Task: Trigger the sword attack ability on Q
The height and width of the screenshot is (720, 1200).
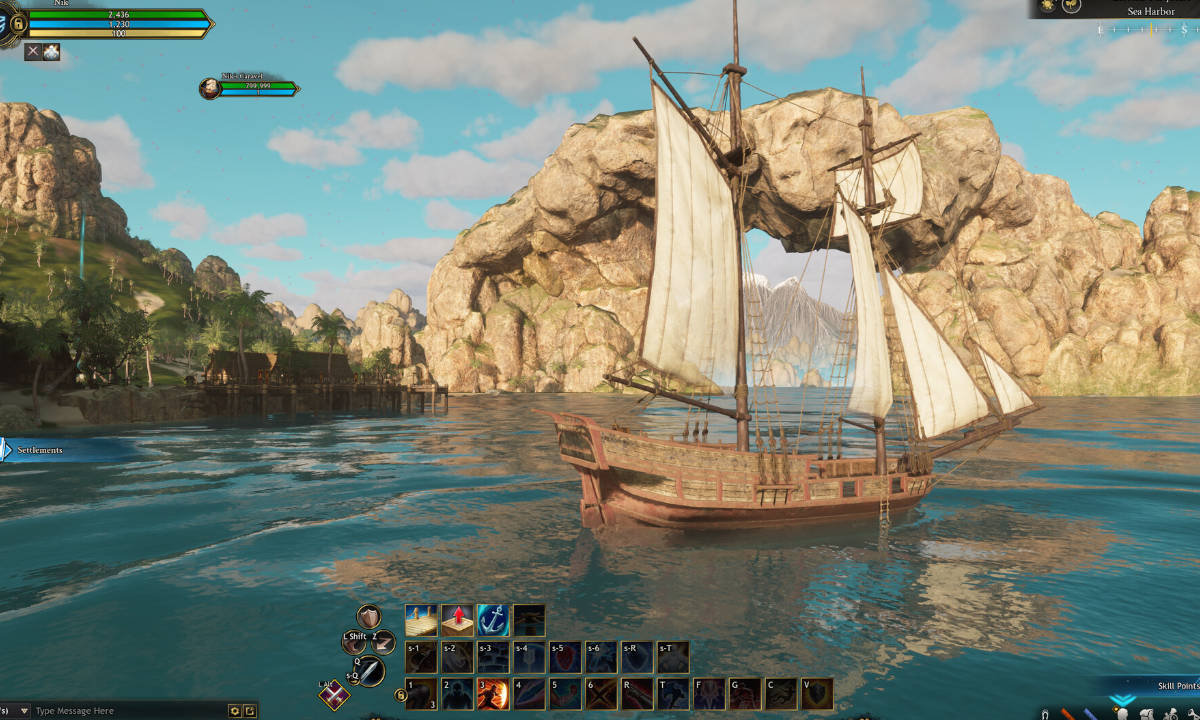Action: pos(370,671)
